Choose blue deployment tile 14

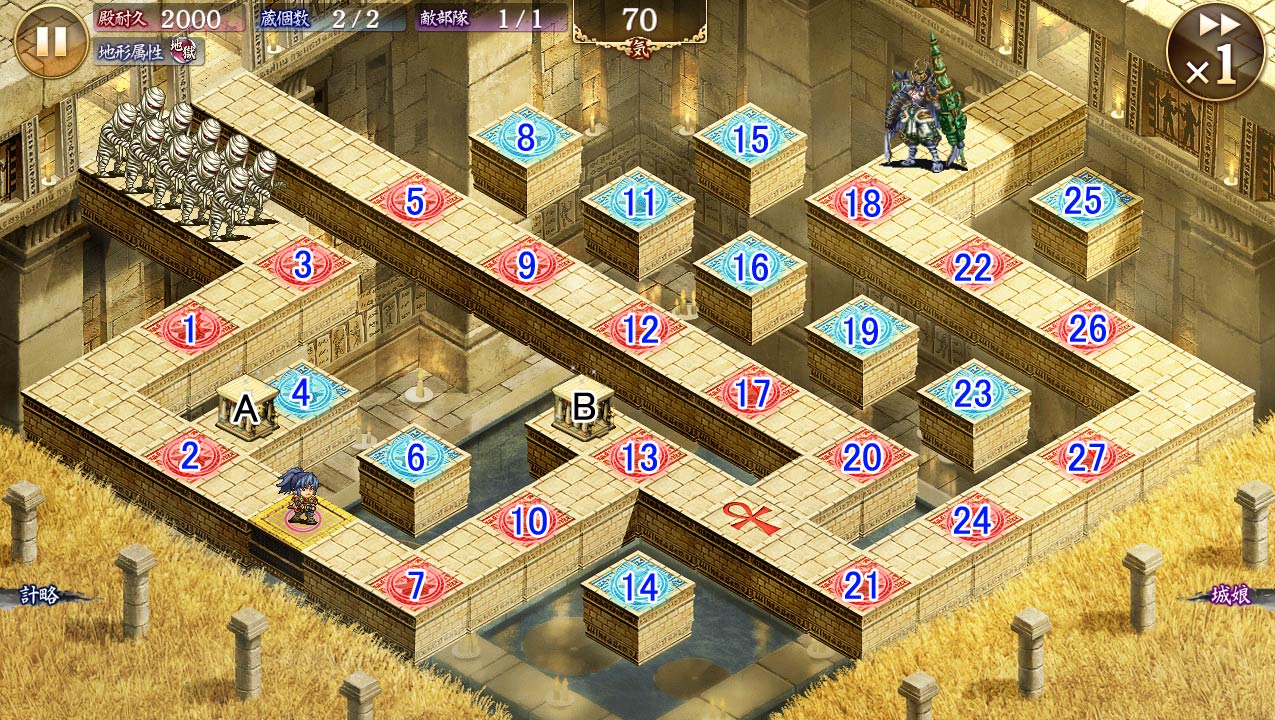click(x=639, y=586)
